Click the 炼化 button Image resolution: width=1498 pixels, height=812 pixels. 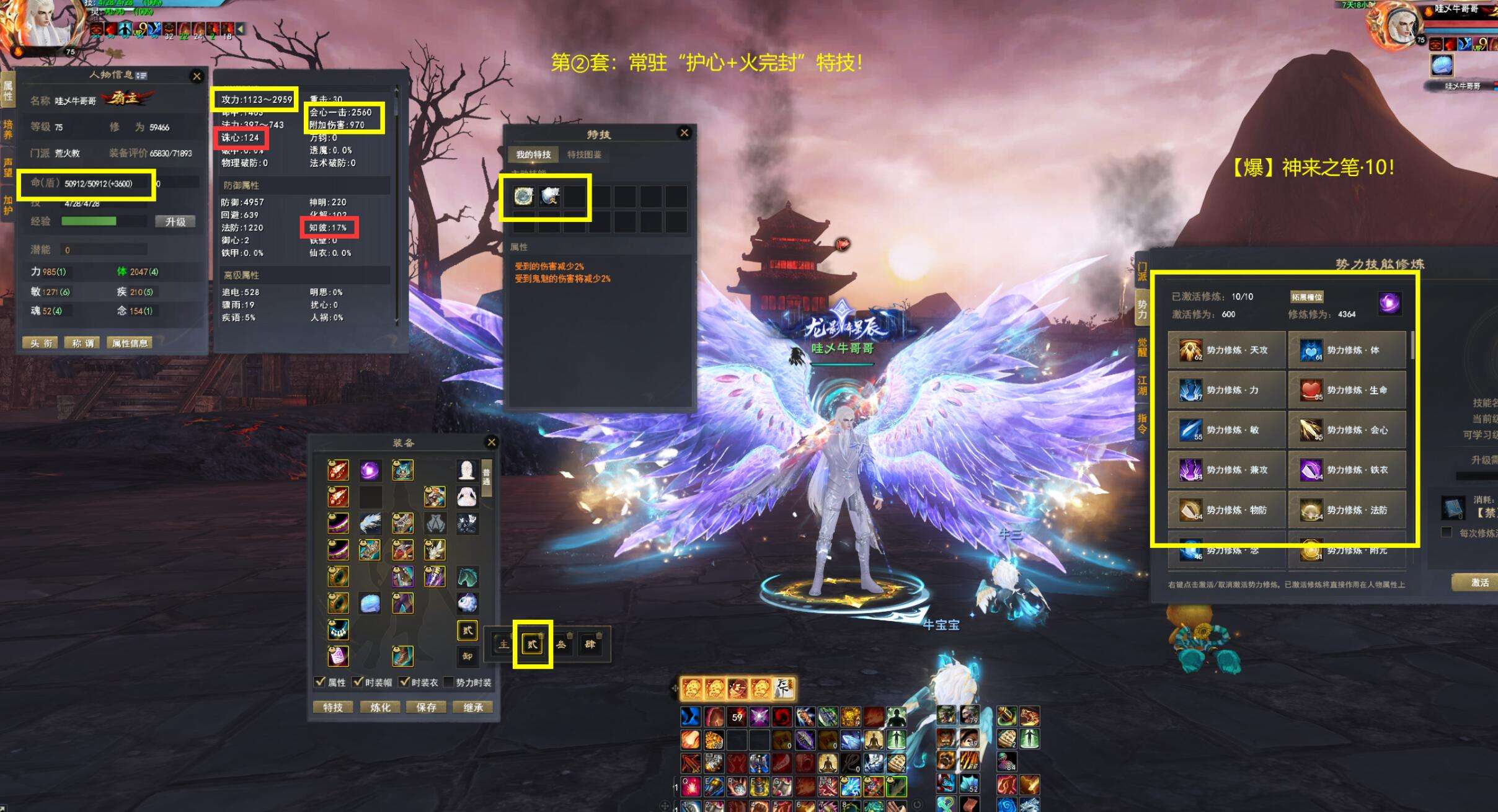coord(380,707)
